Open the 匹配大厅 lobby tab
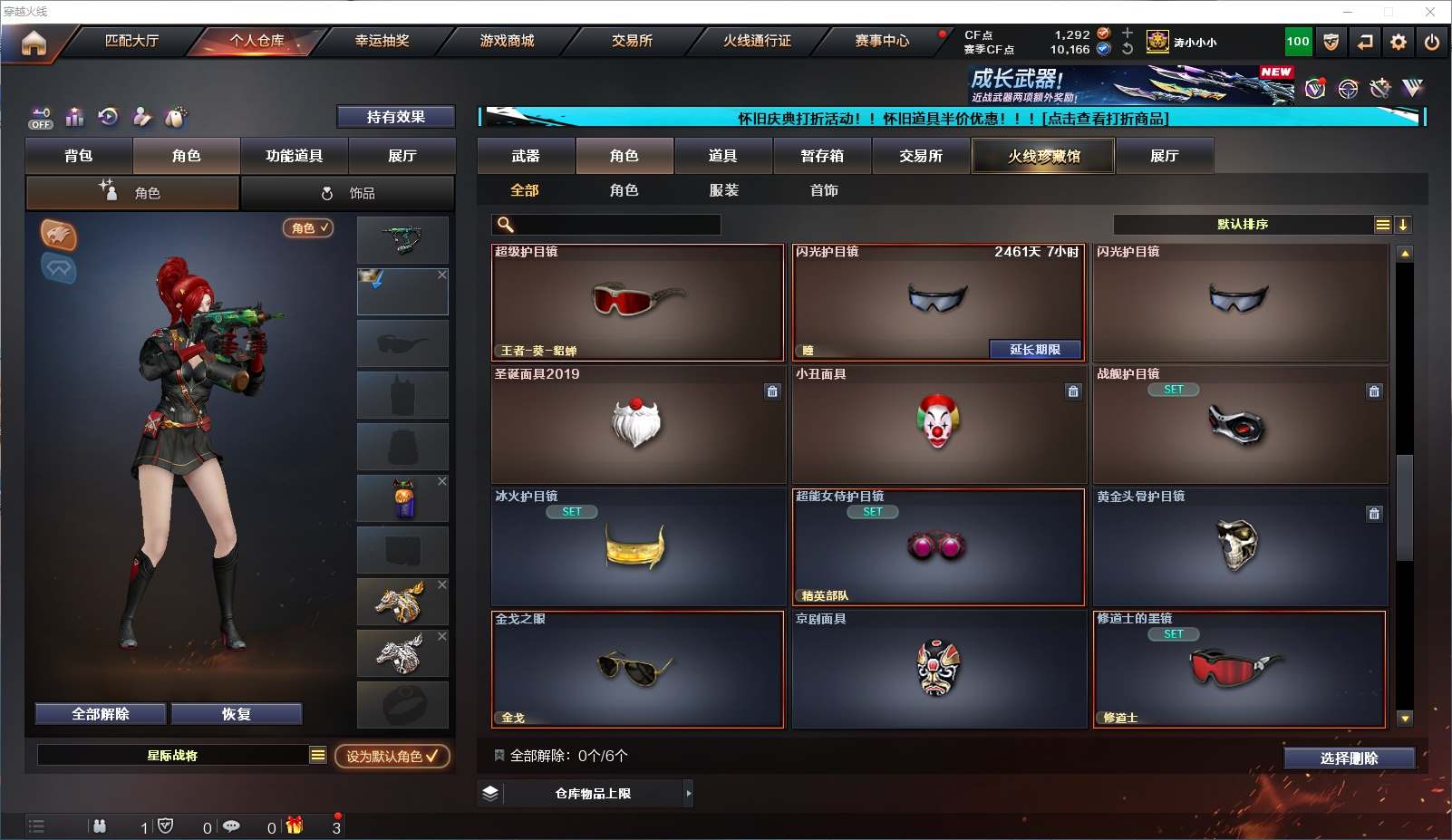The height and width of the screenshot is (840, 1452). pyautogui.click(x=131, y=41)
